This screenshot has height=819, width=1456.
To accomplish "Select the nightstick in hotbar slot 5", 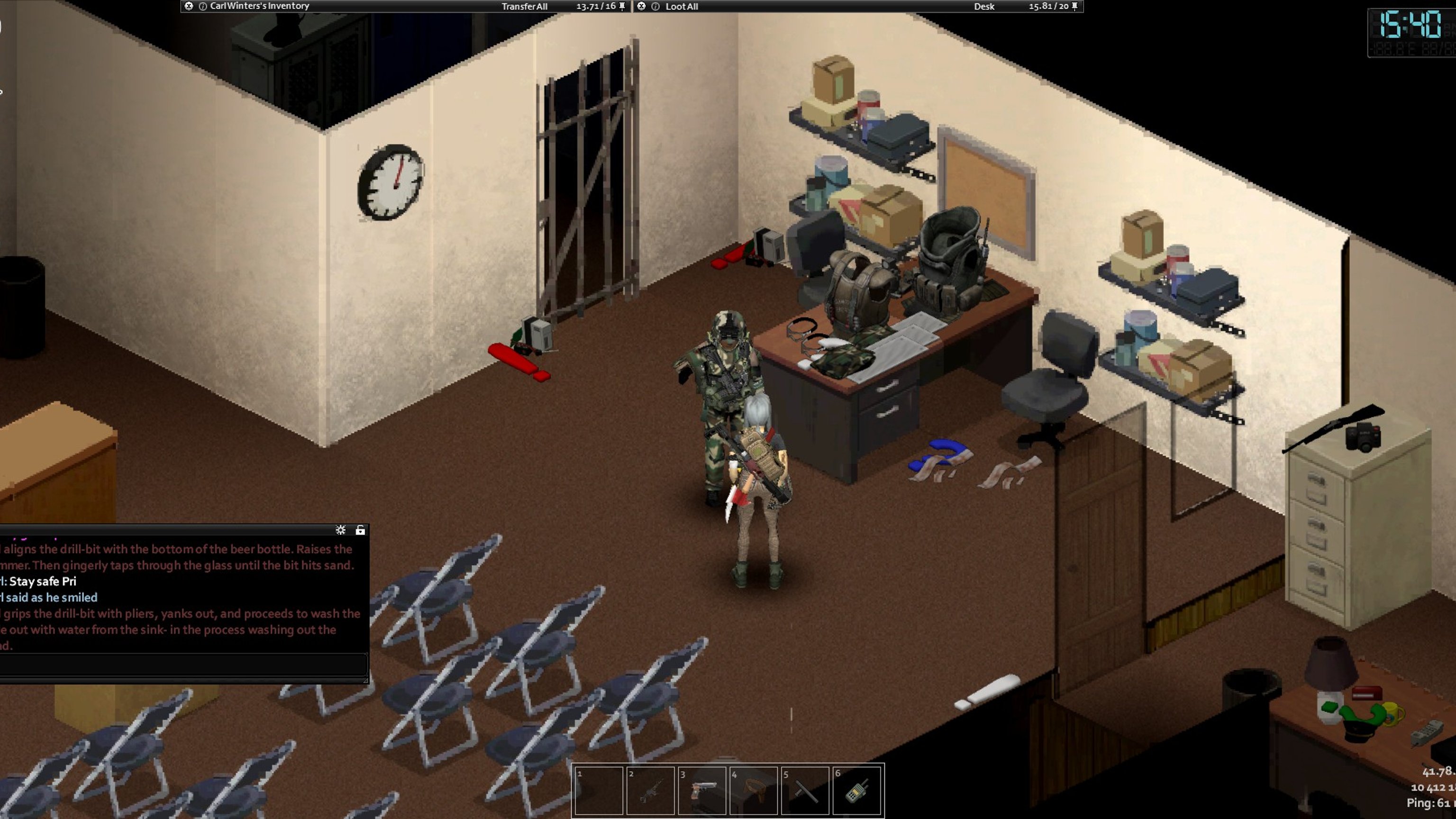I will click(805, 790).
